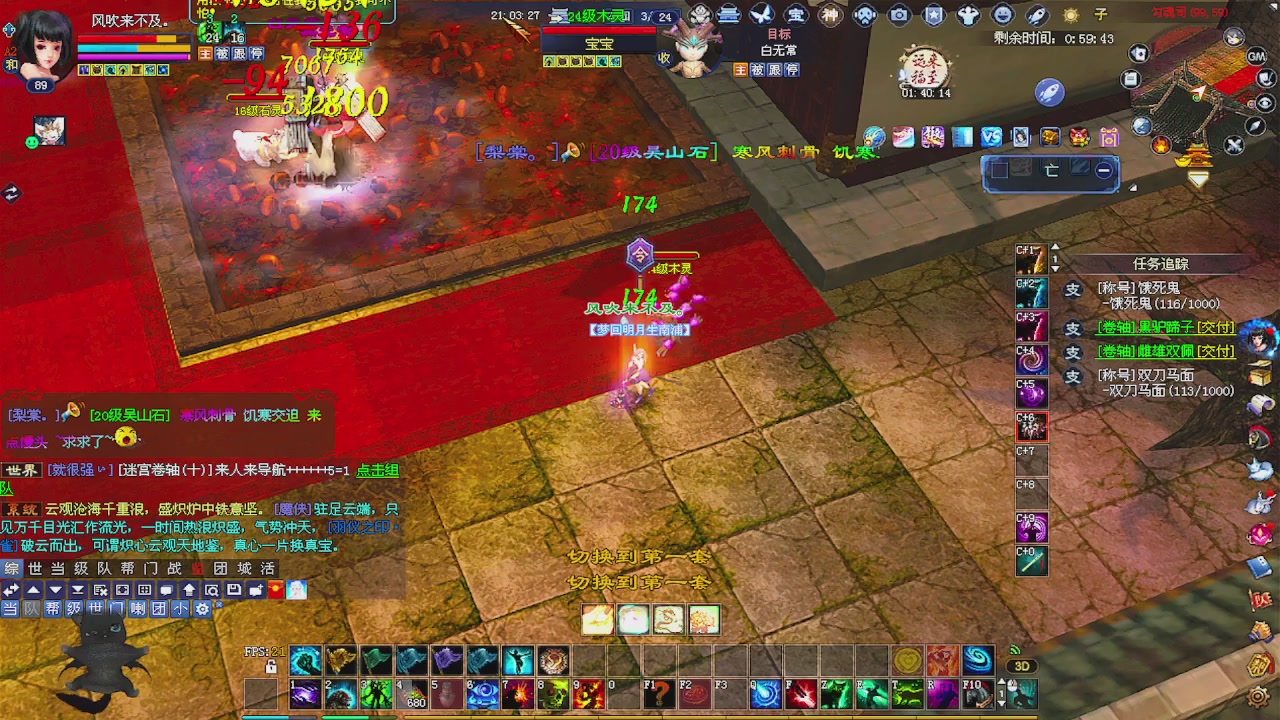Open the chat settings gear icon

203,608
